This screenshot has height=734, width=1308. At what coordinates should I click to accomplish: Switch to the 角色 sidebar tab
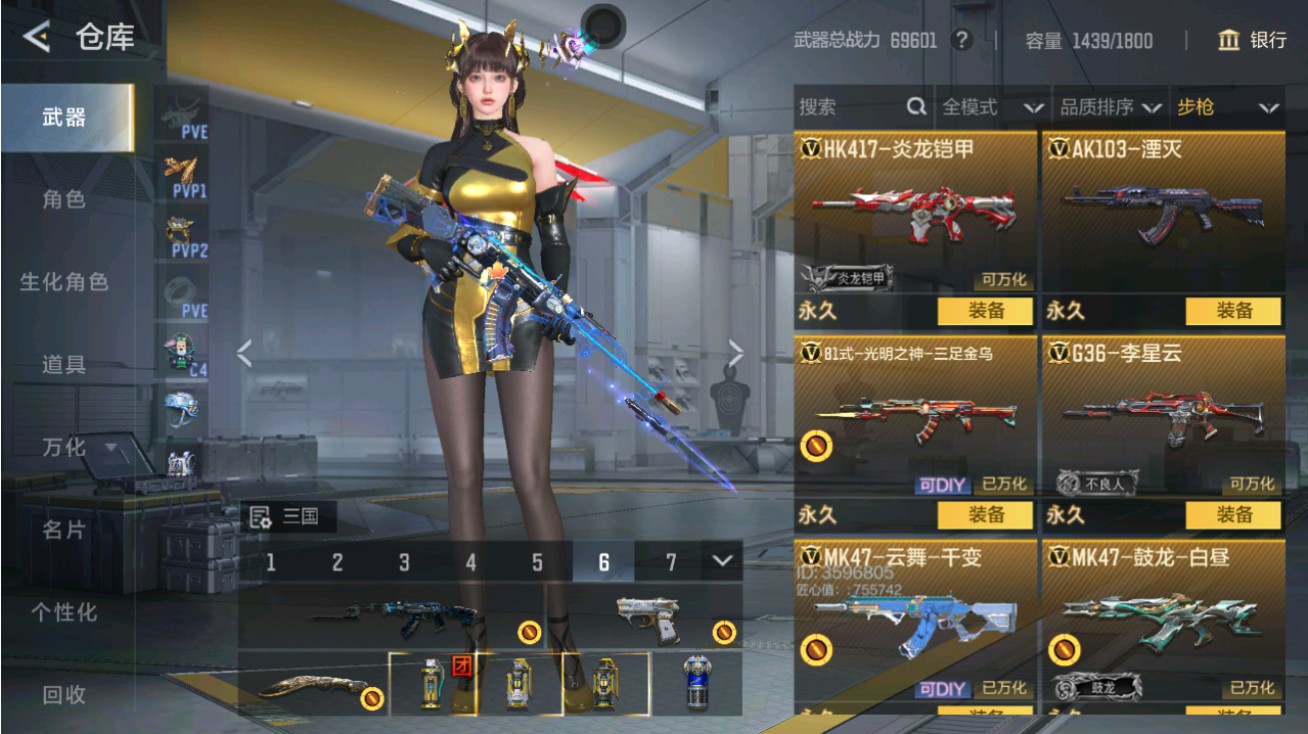[x=62, y=199]
